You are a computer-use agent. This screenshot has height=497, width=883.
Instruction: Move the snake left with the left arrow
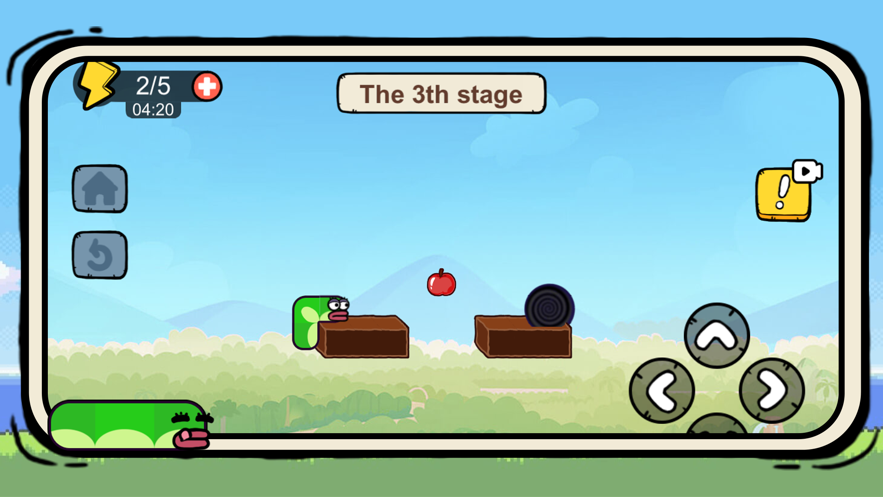[x=662, y=390]
